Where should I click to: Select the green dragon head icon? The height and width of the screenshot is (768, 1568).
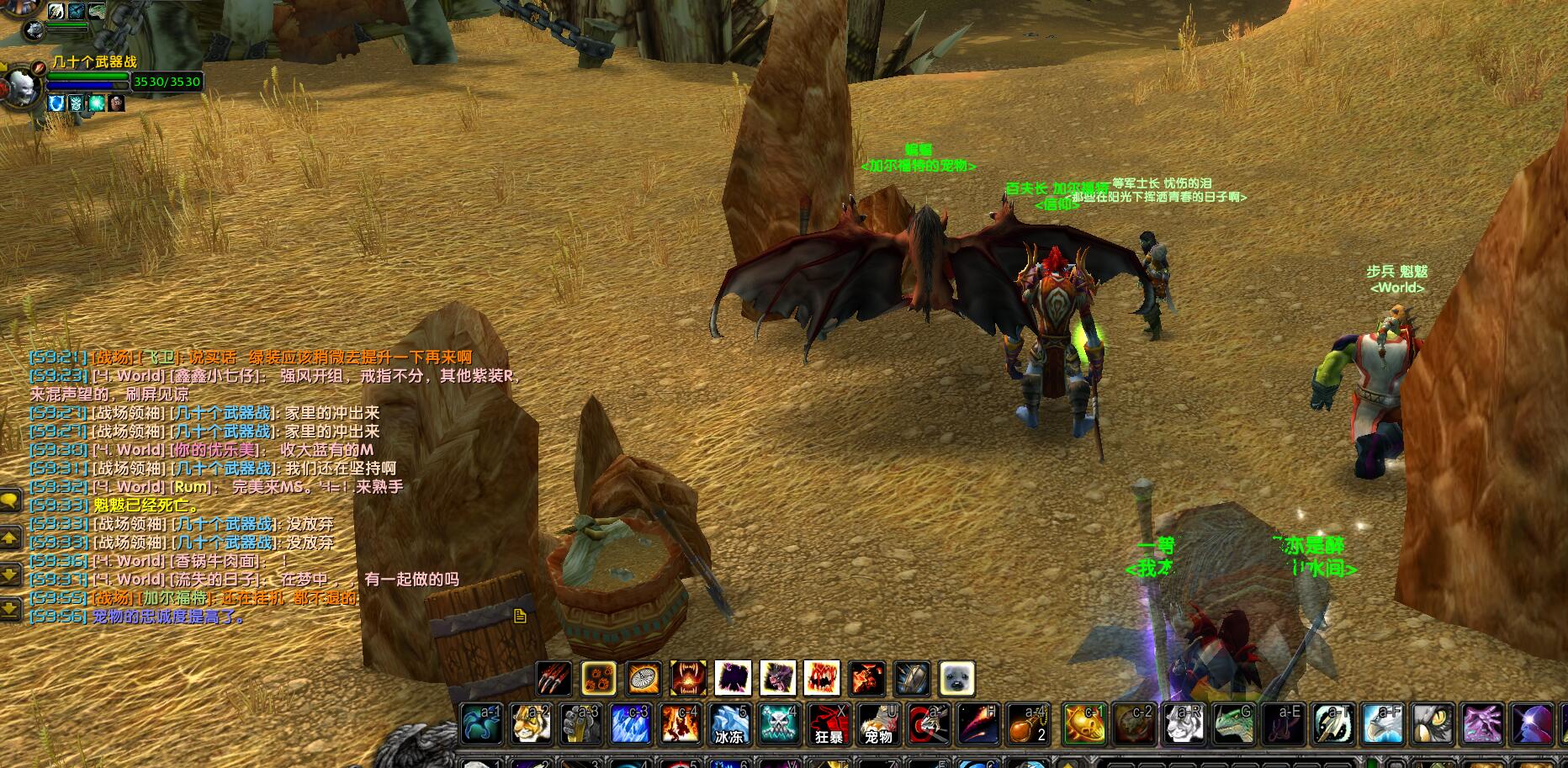pos(1232,724)
